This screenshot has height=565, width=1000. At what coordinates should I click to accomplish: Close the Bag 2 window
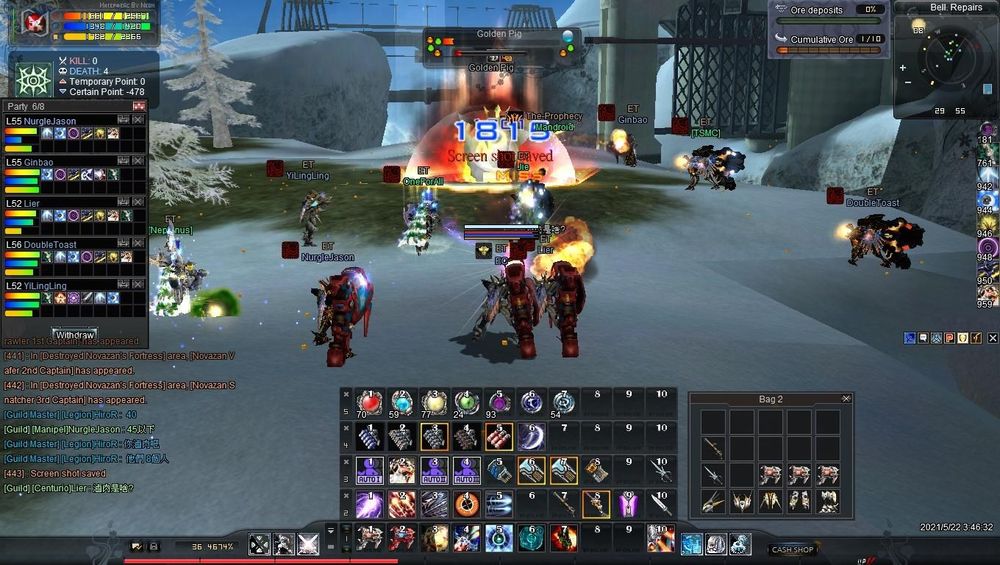846,399
